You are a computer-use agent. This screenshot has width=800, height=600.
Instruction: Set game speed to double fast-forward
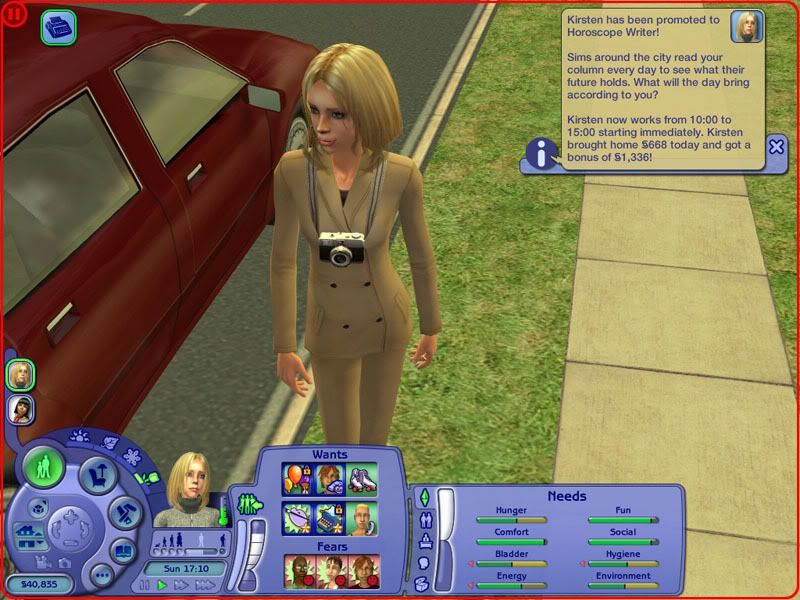click(179, 585)
